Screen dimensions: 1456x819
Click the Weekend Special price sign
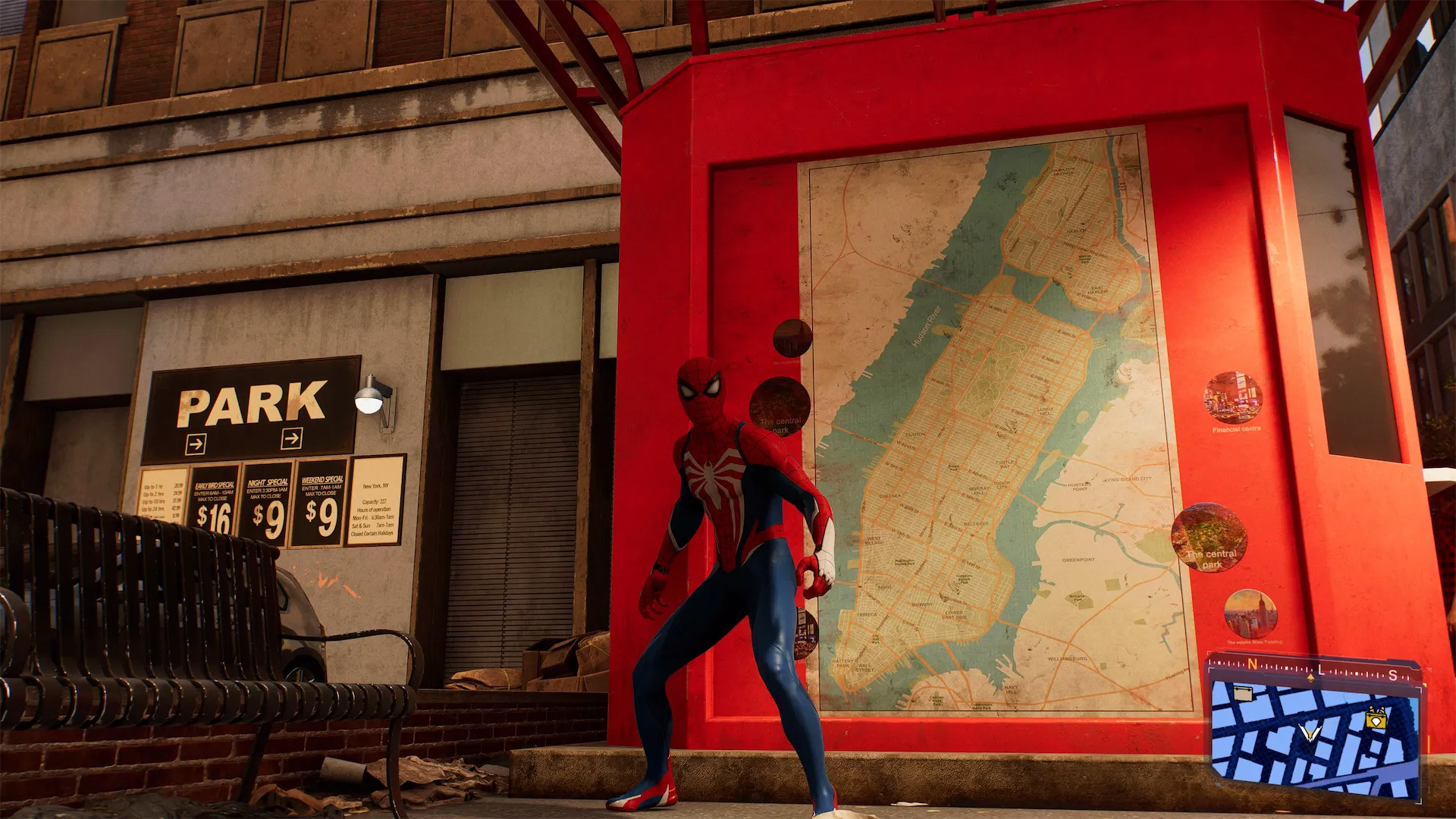322,506
